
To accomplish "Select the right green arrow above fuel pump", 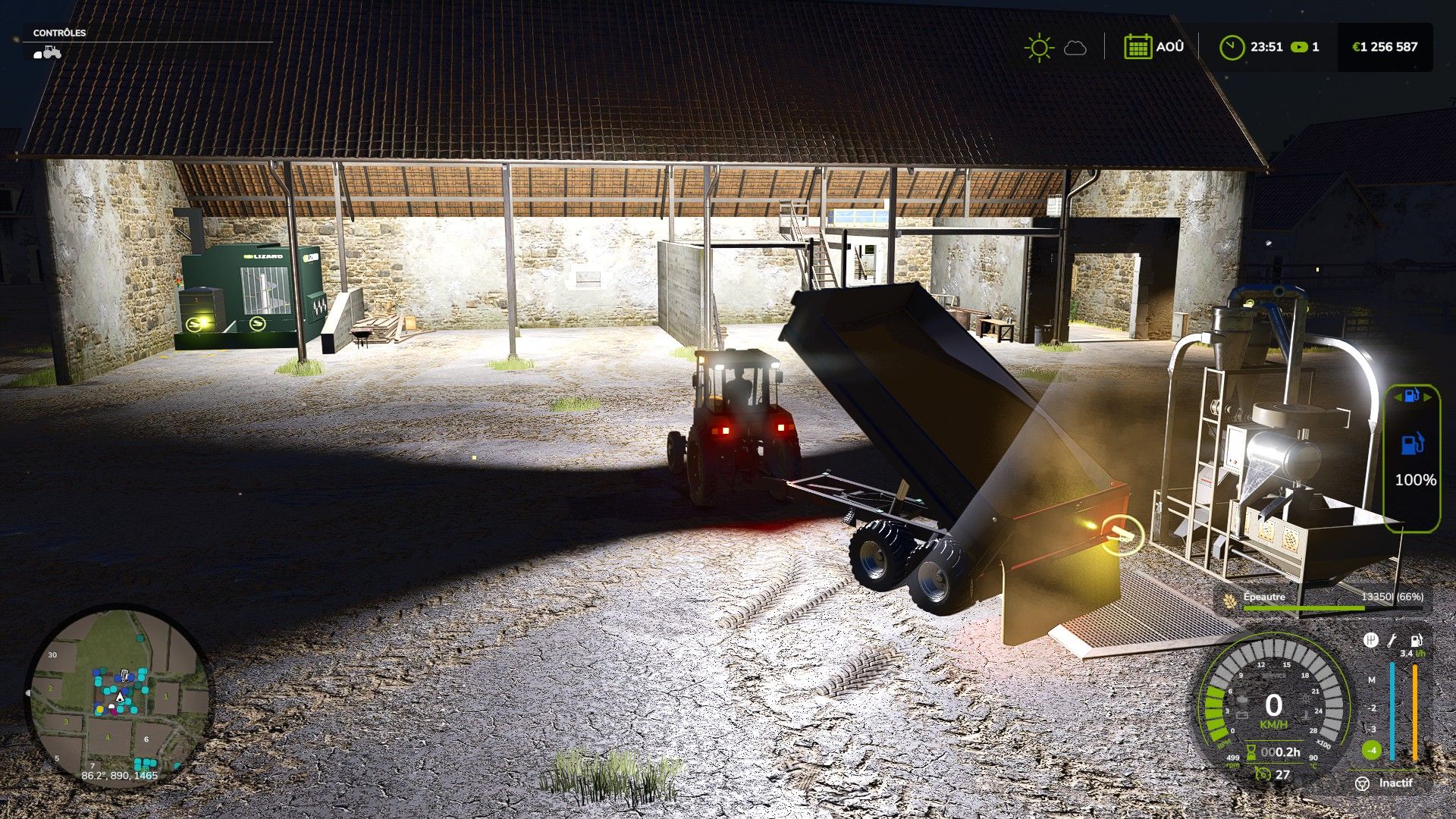I will pyautogui.click(x=1426, y=397).
